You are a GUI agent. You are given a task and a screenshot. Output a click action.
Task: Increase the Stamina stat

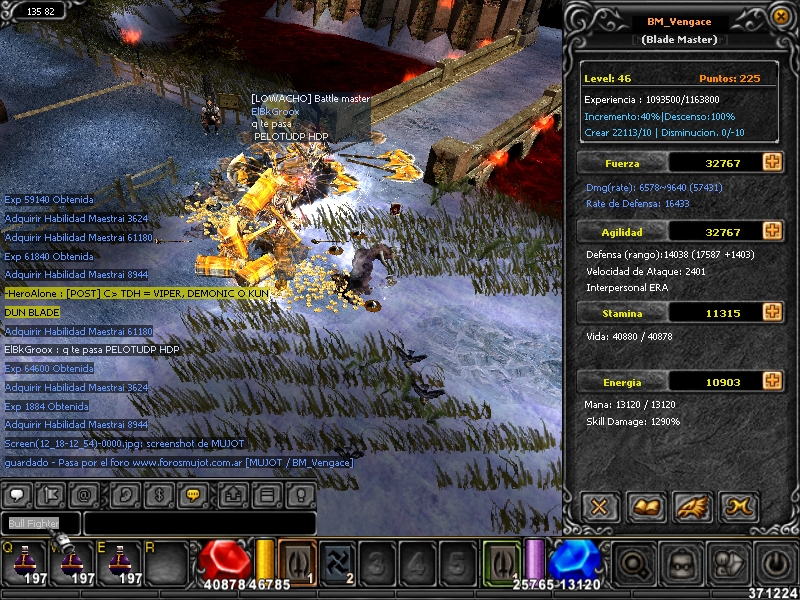772,313
